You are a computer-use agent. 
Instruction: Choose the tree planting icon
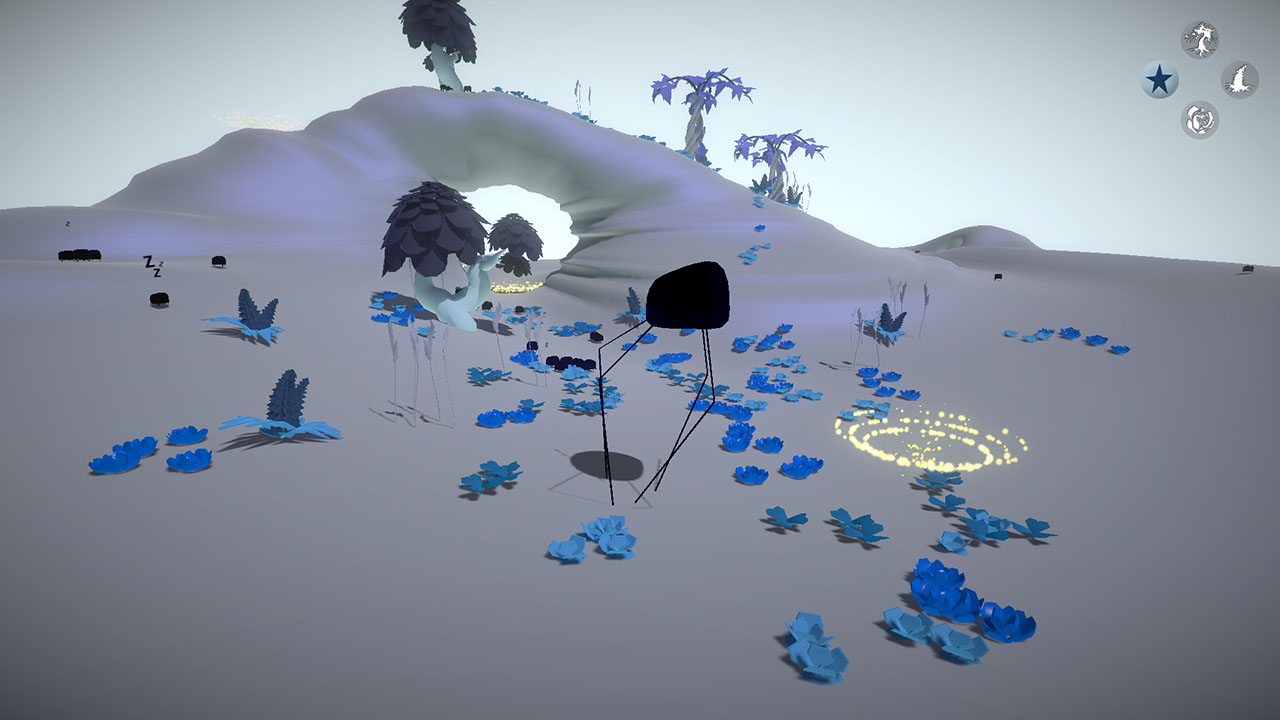point(1200,40)
